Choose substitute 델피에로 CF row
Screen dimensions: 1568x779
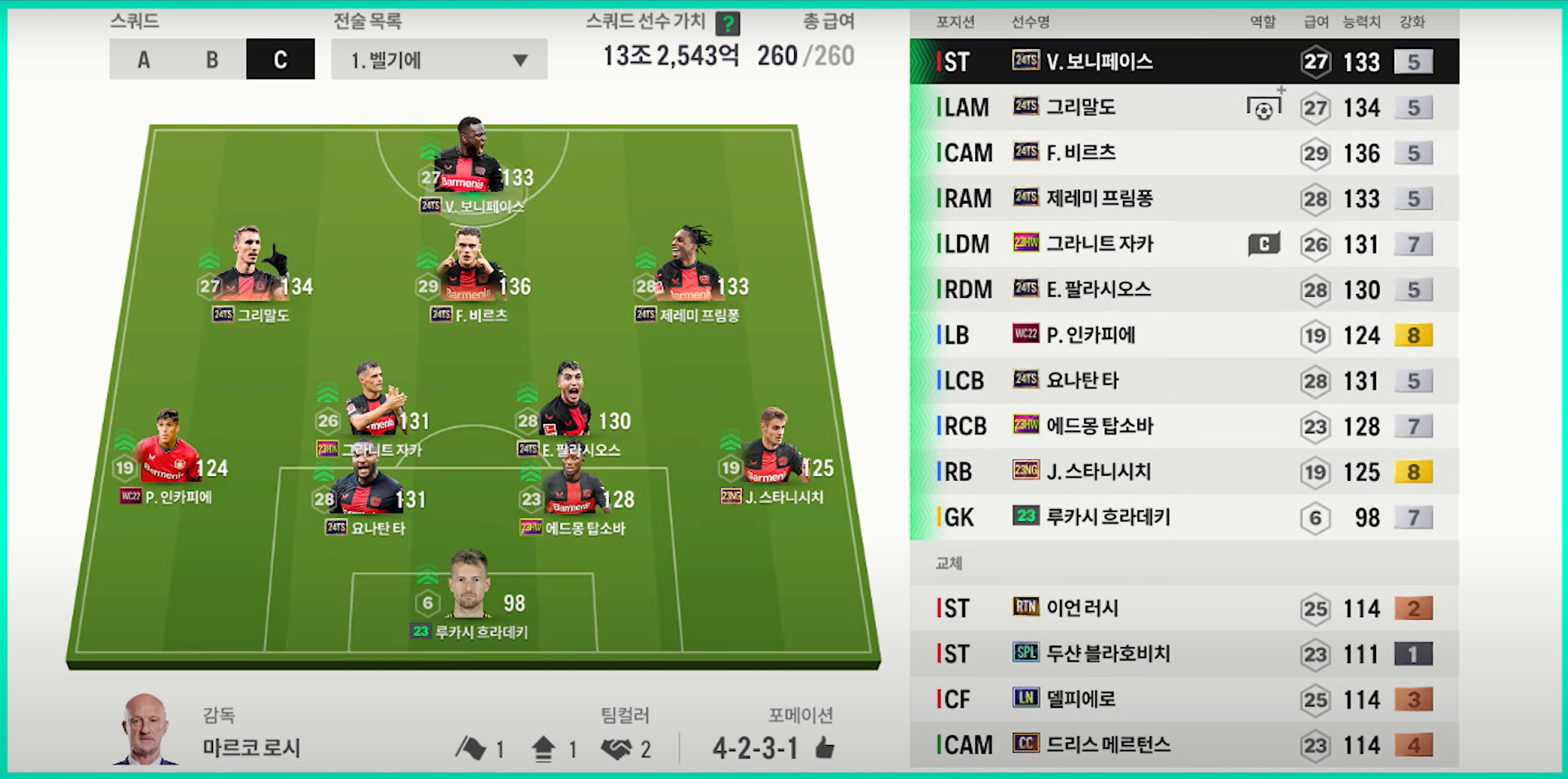[x=1184, y=699]
